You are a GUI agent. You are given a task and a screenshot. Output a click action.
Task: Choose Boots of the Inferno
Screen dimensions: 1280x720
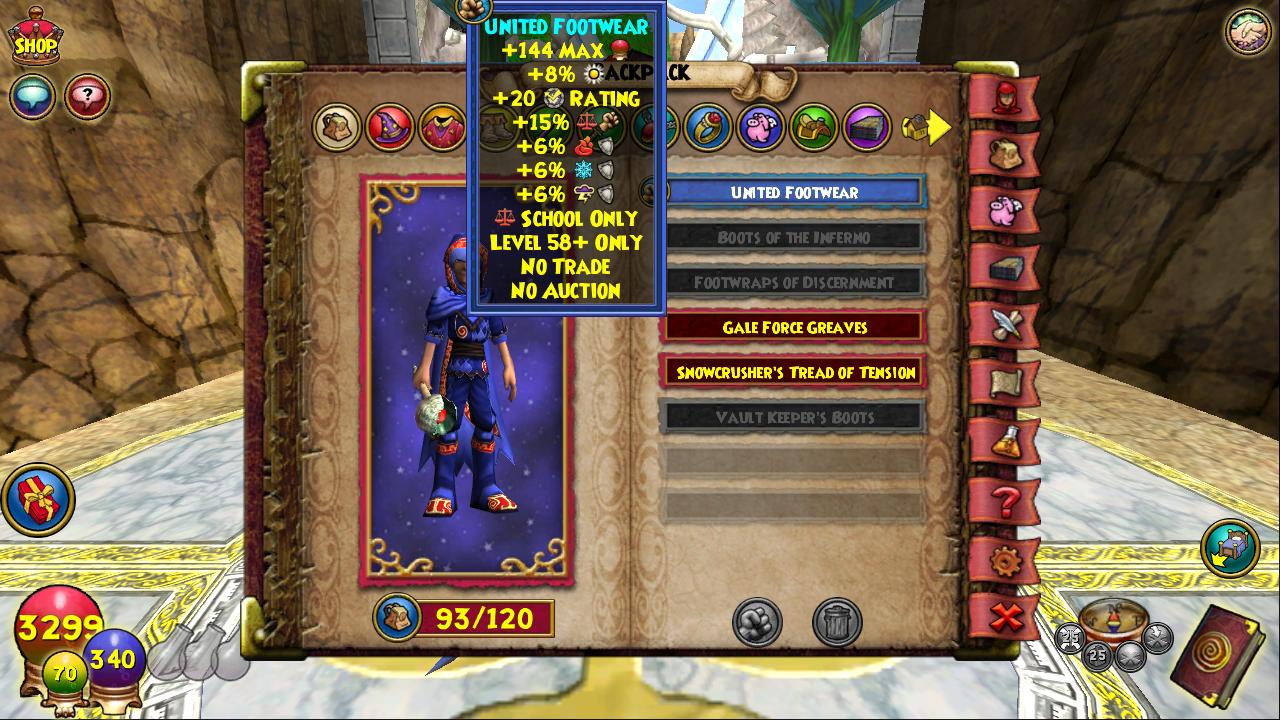(x=794, y=237)
